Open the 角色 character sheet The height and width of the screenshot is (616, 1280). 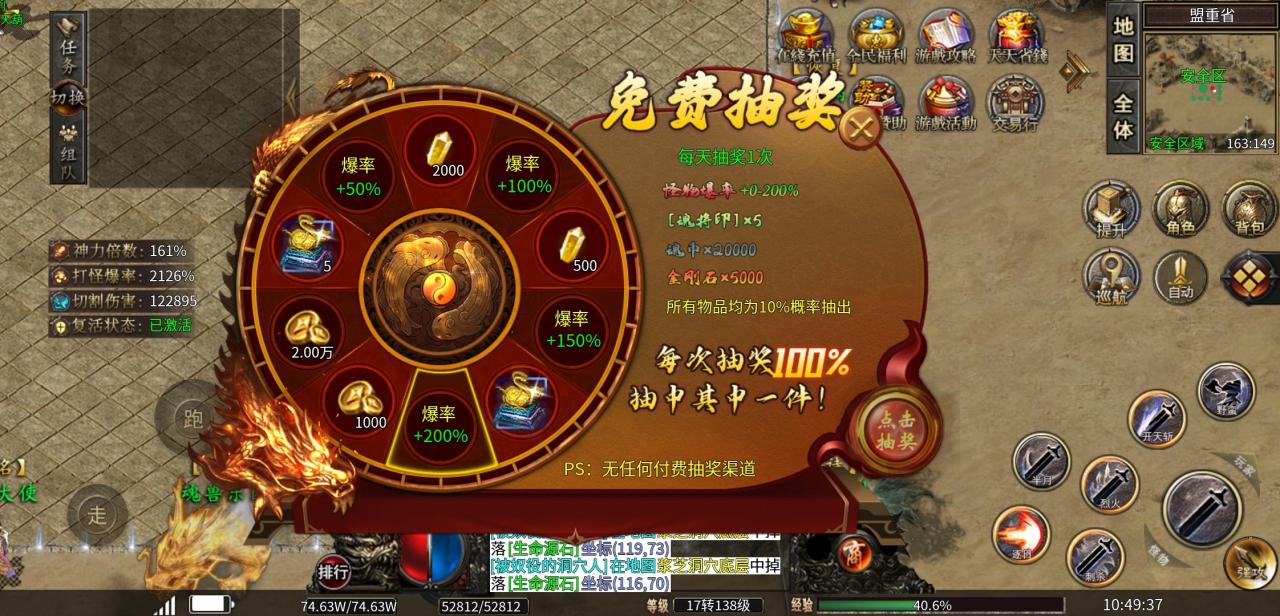pyautogui.click(x=1181, y=208)
